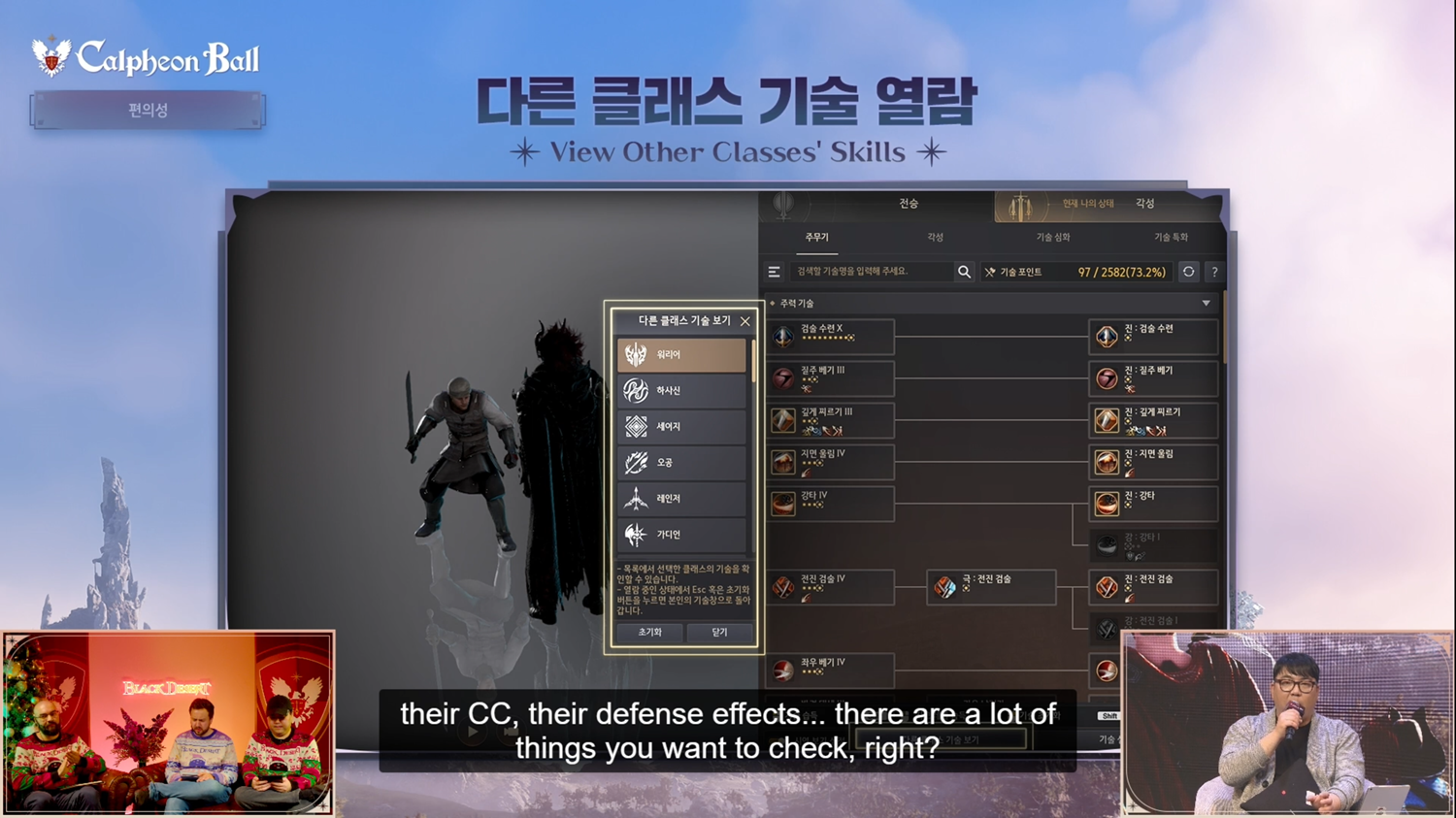Viewport: 1456px width, 818px height.
Task: Click the skill tree refresh icon
Action: pos(1188,272)
